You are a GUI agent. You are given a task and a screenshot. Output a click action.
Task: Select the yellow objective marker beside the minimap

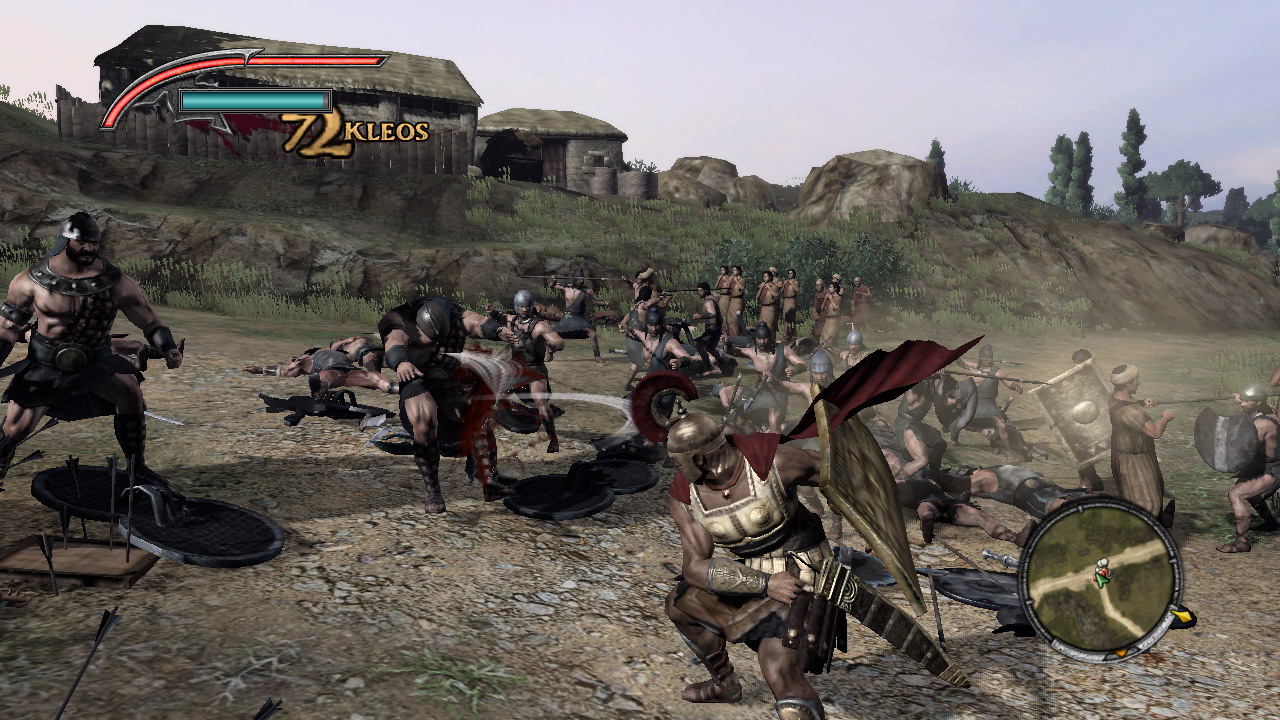point(1183,616)
